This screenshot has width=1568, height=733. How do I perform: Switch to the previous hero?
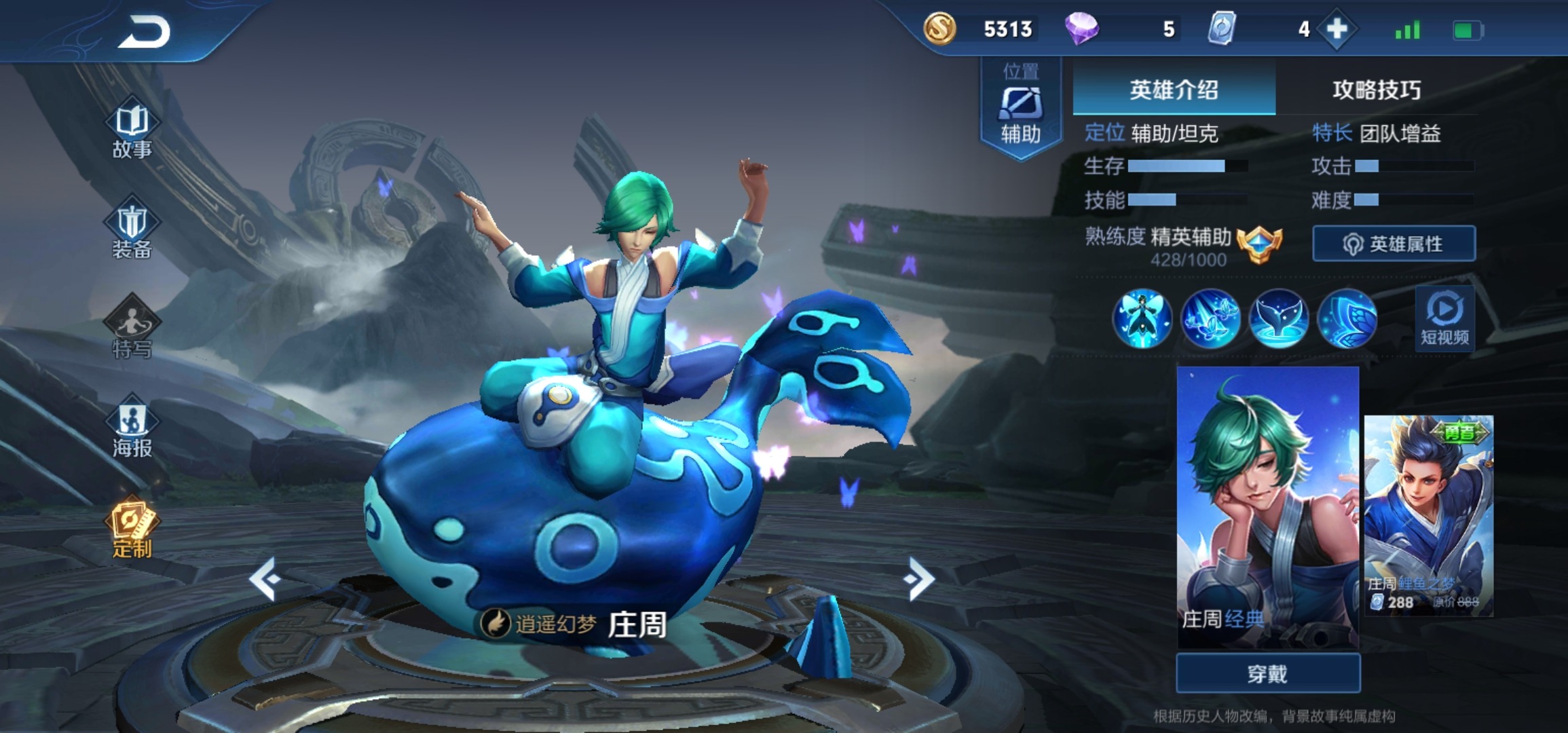(265, 578)
